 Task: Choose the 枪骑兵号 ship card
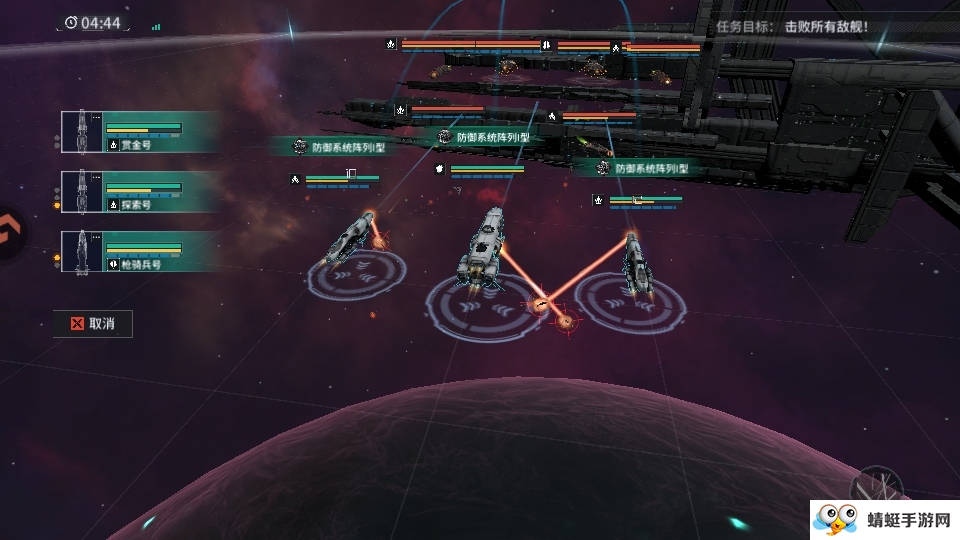(138, 251)
